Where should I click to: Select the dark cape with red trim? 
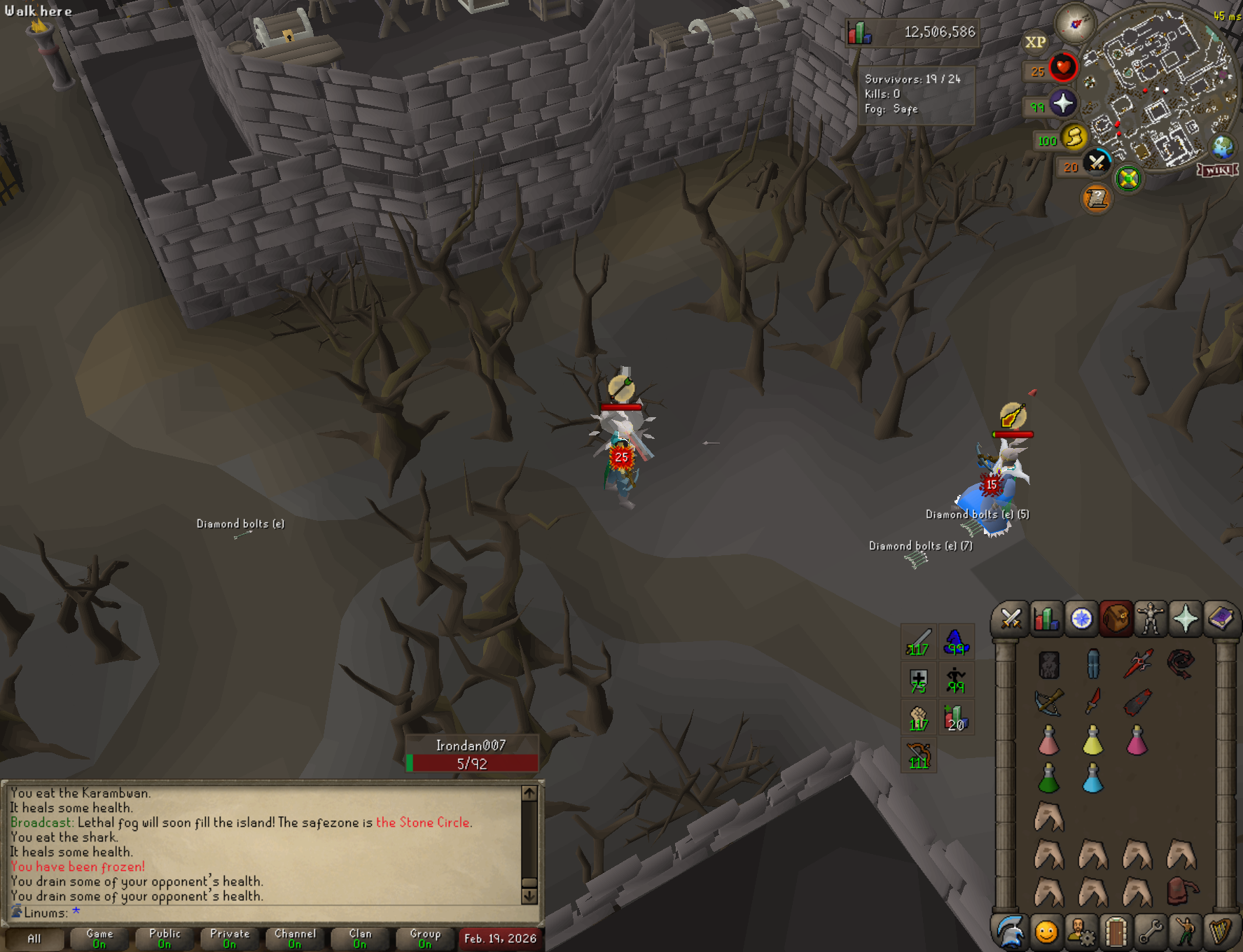tap(1137, 702)
